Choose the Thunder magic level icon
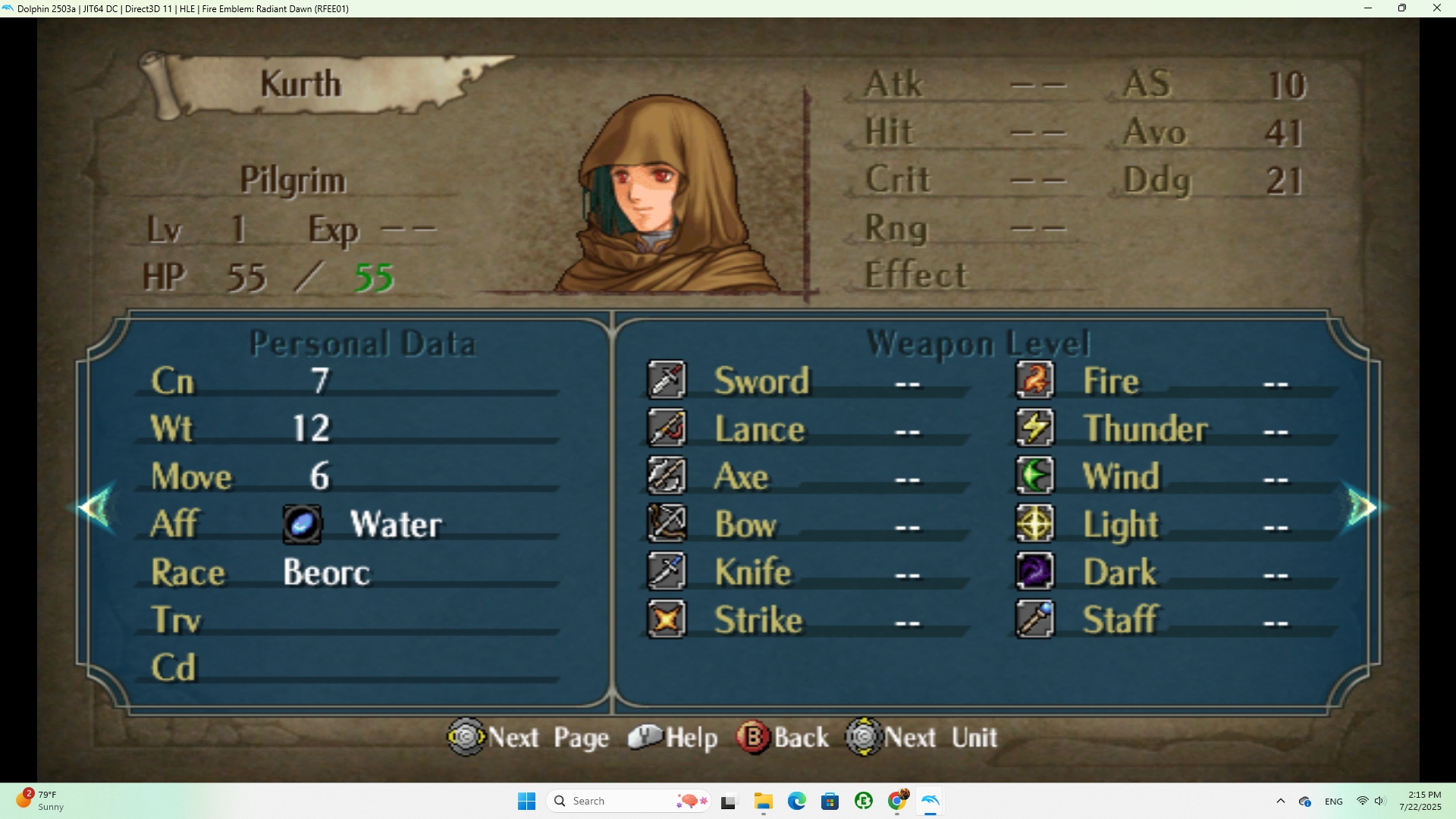1456x819 pixels. [x=1034, y=428]
